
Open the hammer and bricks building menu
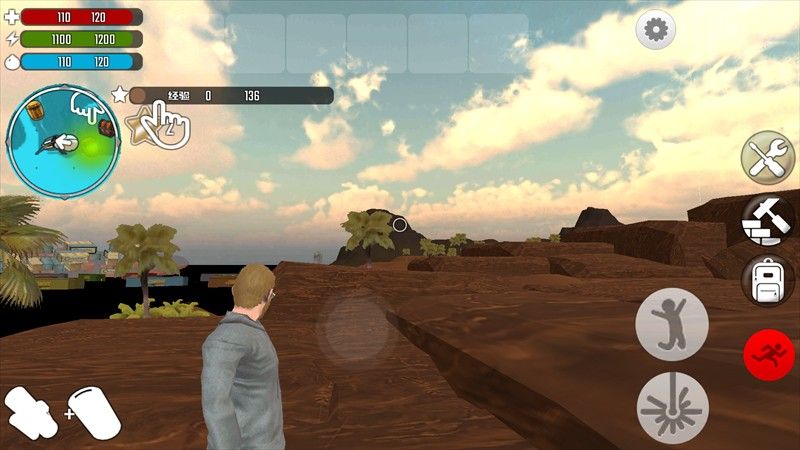pos(767,220)
